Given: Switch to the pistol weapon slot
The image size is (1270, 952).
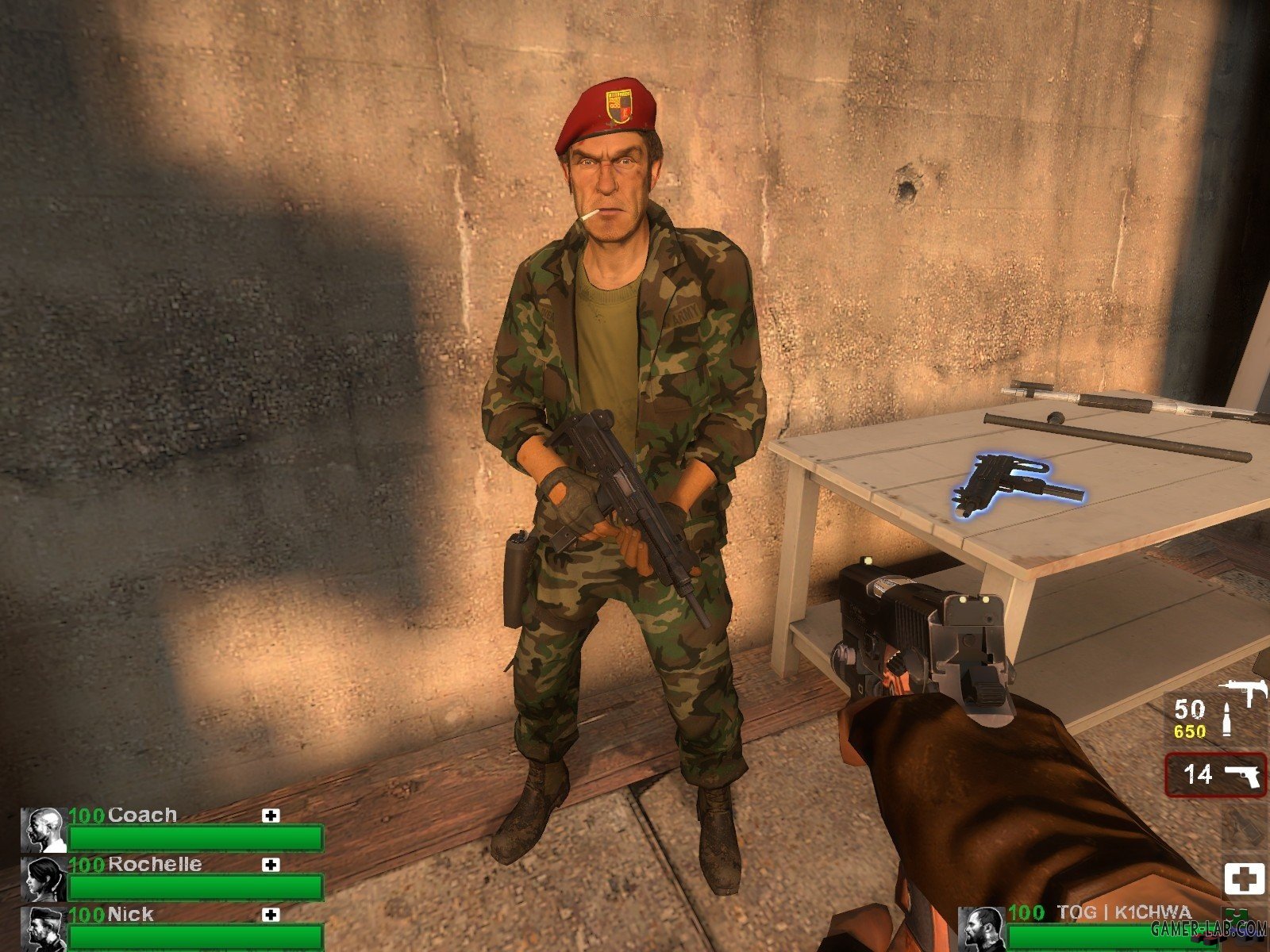Looking at the screenshot, I should tap(1215, 773).
